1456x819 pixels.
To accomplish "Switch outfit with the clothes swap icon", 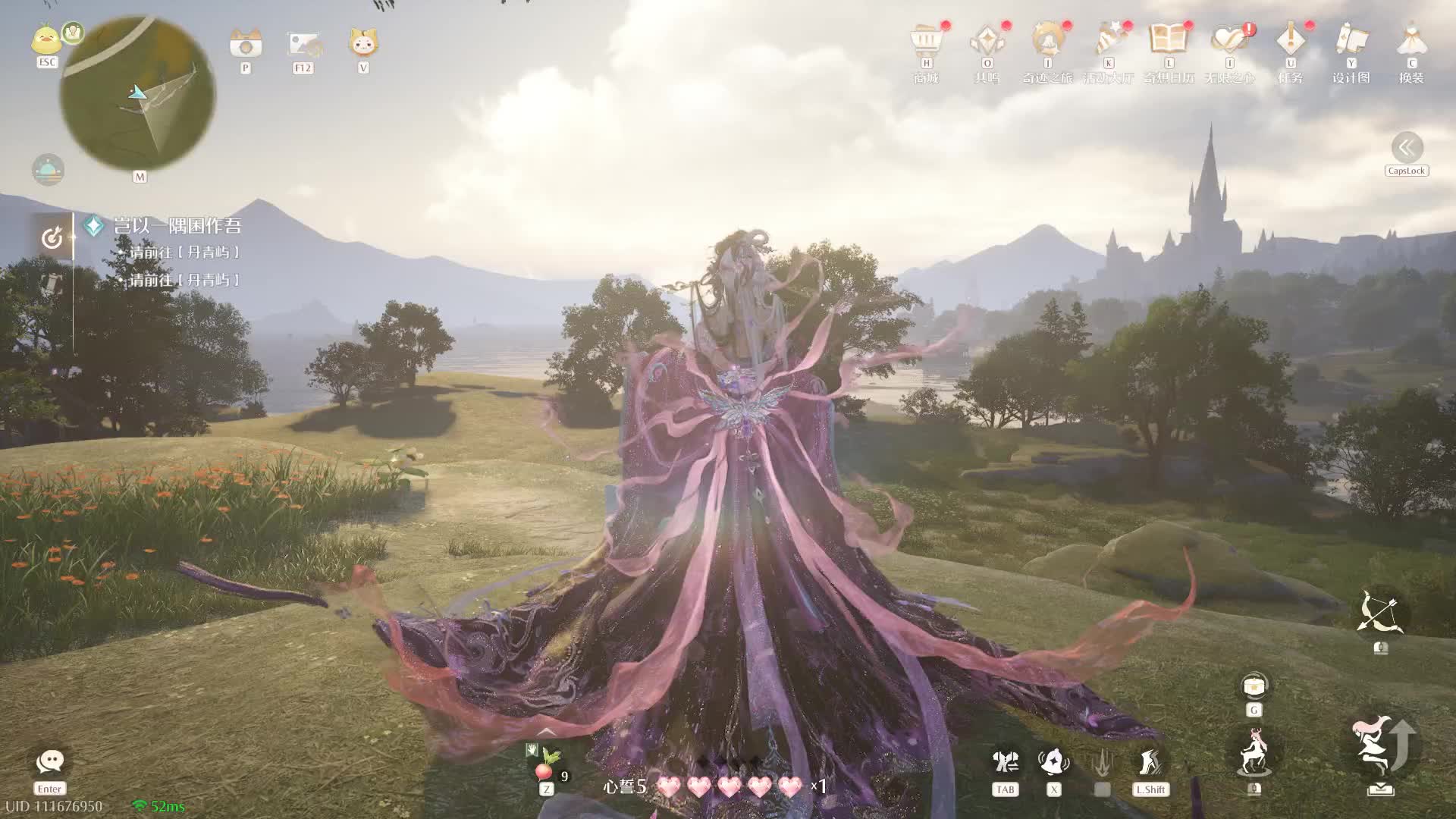I will [x=1006, y=763].
